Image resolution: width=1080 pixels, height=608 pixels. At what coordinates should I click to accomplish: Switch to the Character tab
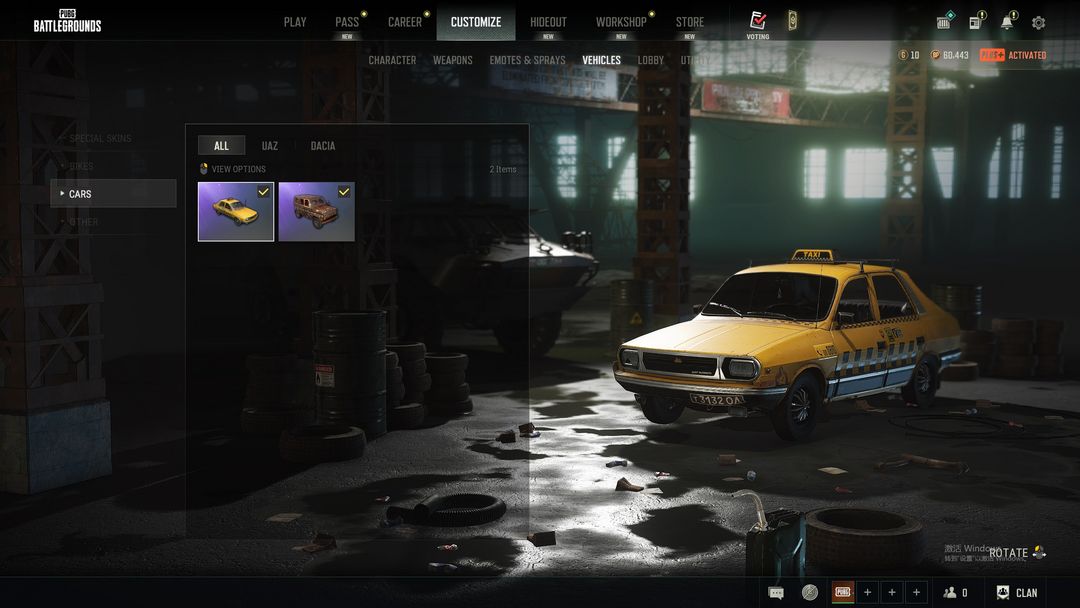tap(392, 60)
